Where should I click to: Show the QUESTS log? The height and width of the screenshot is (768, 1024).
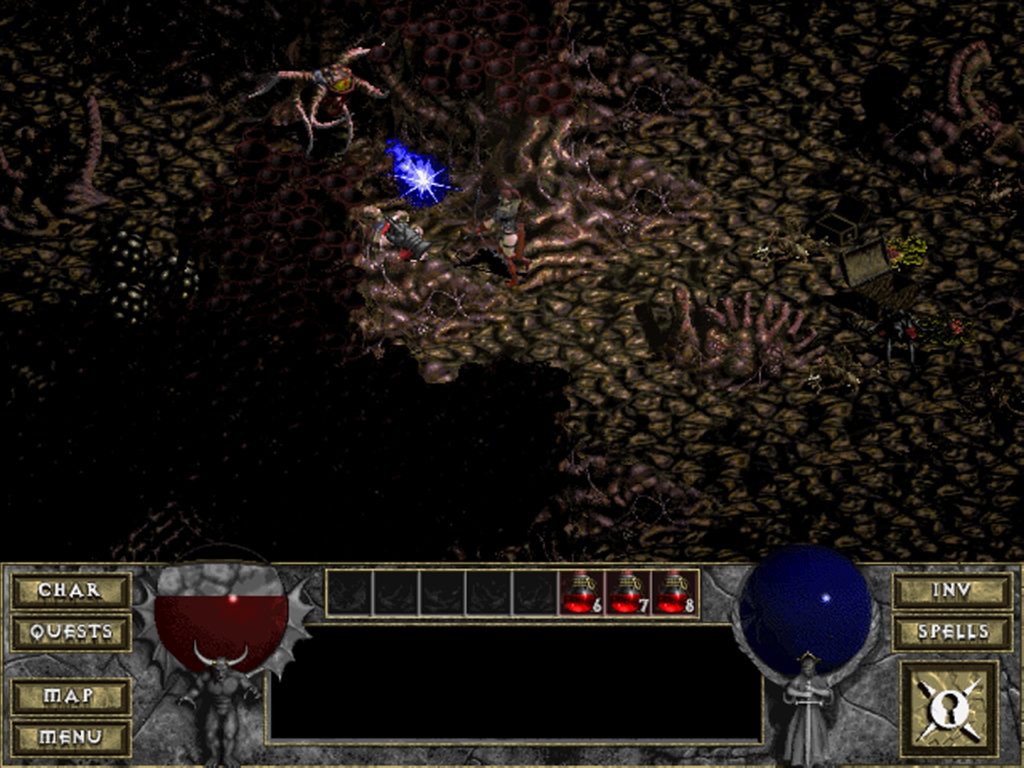70,632
